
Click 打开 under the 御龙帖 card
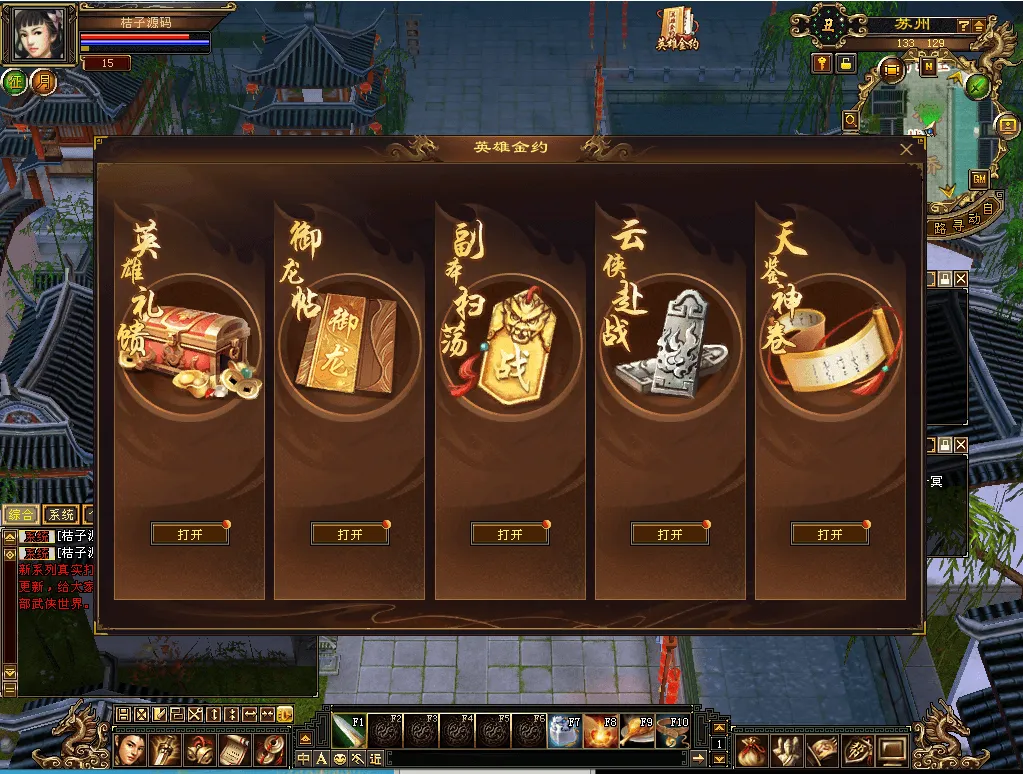click(350, 535)
